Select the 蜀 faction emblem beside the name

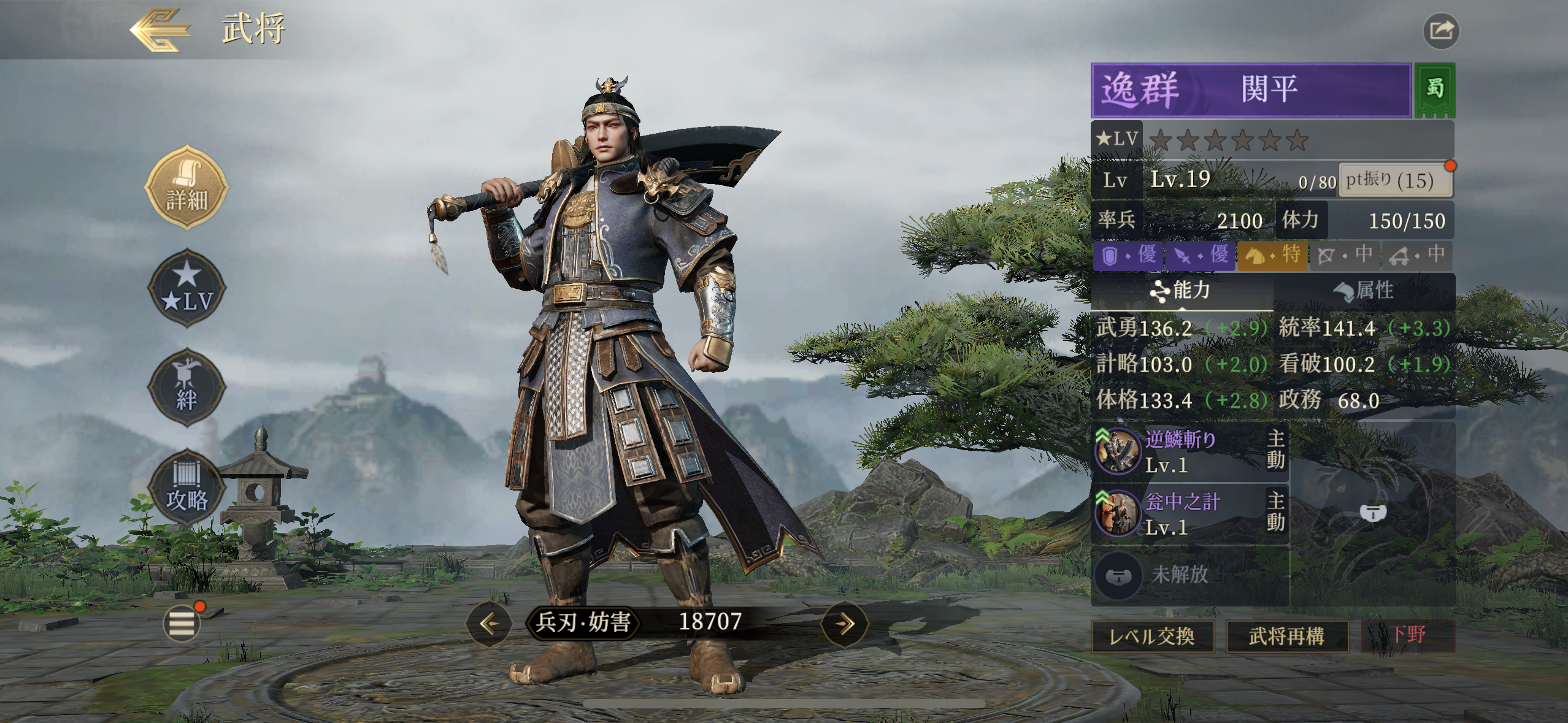click(x=1434, y=90)
